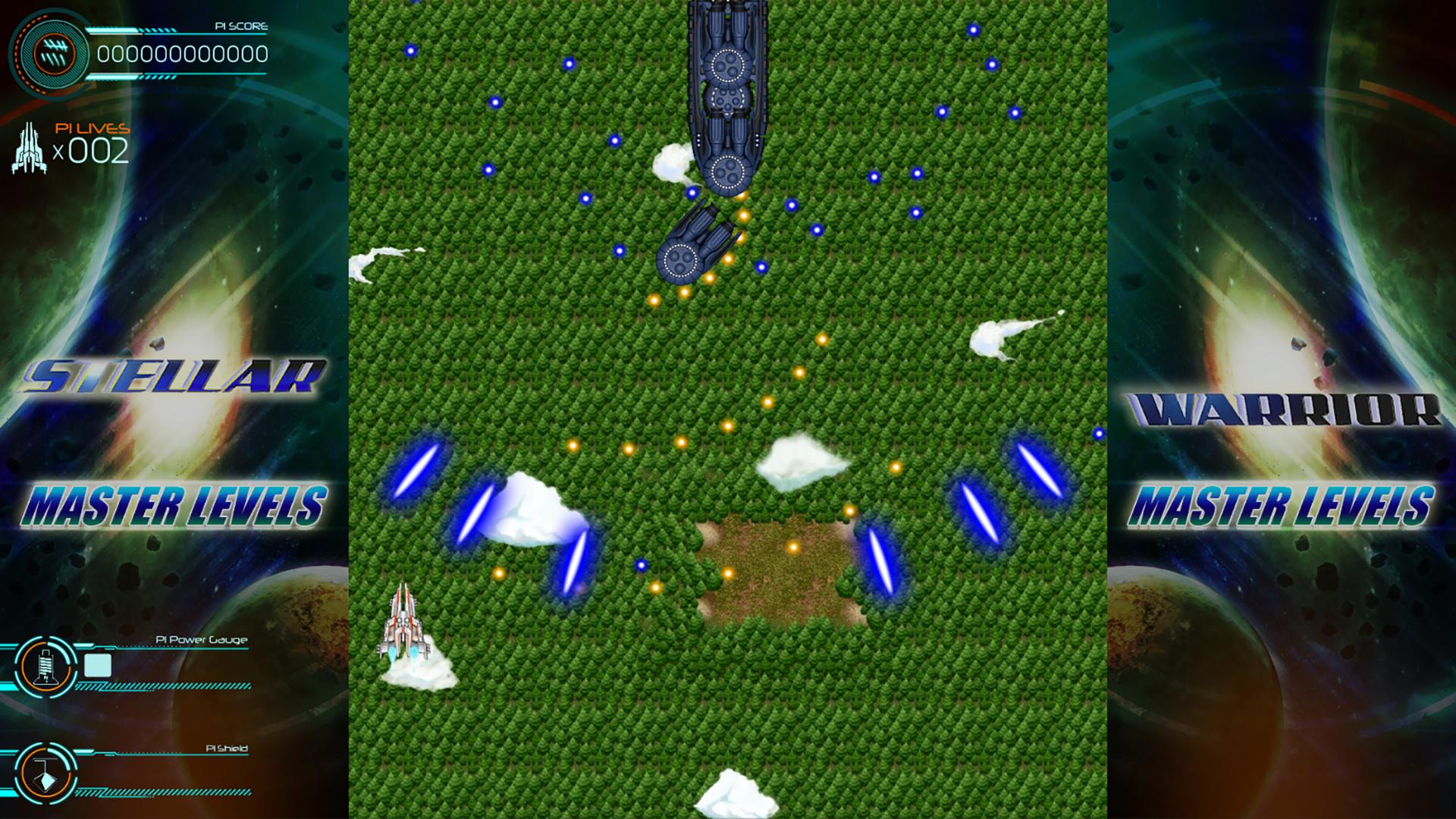Toggle the square indicator on the Power Gauge

99,664
